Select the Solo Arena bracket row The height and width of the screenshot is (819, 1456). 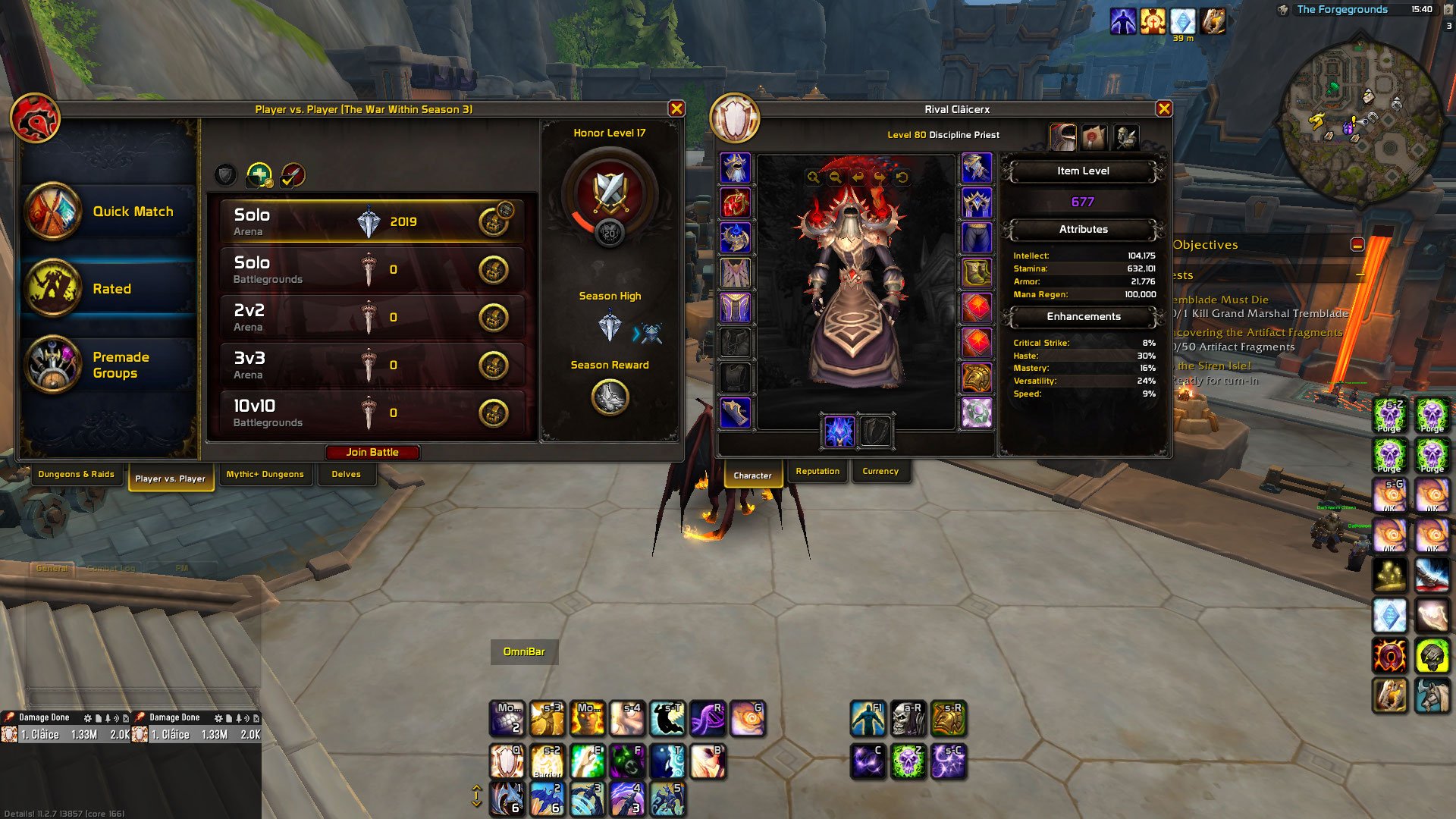click(372, 221)
